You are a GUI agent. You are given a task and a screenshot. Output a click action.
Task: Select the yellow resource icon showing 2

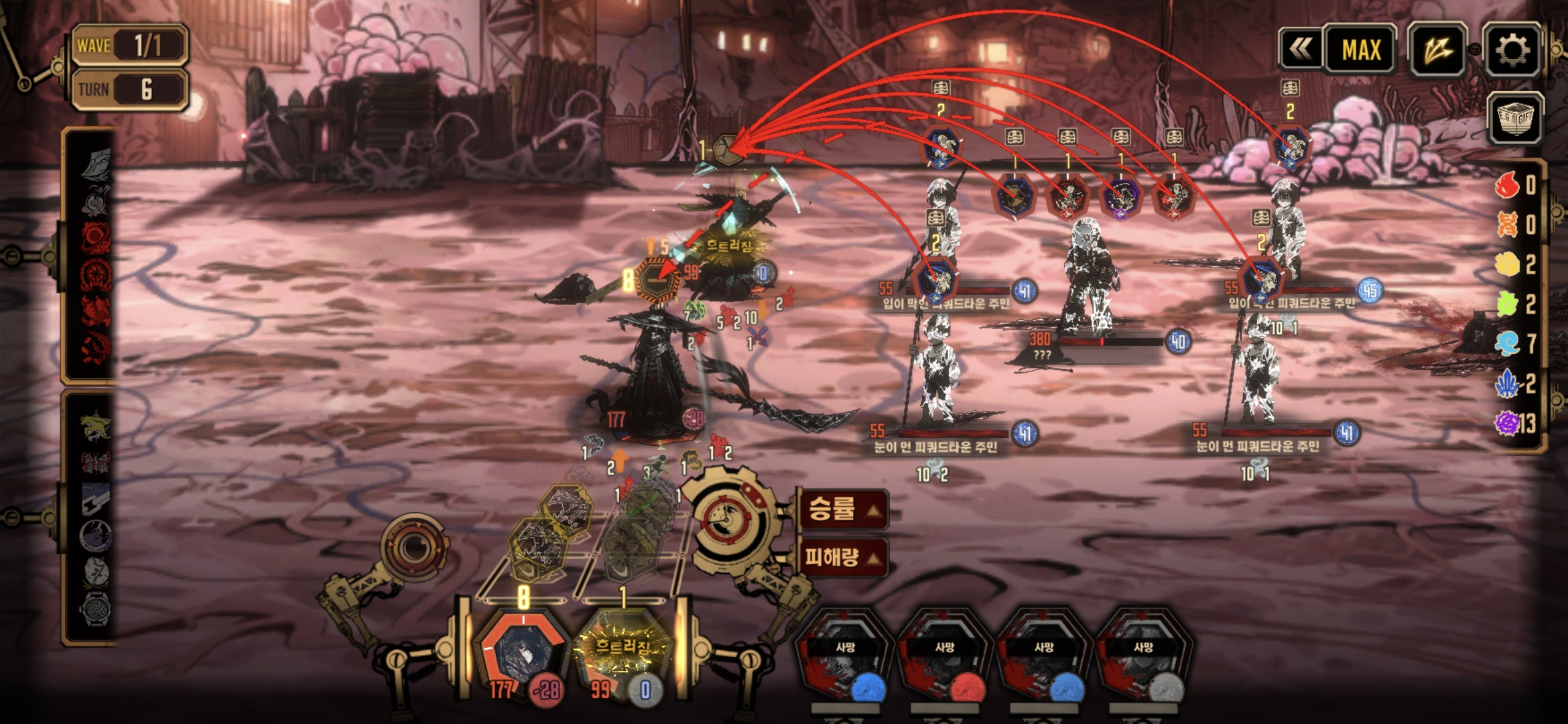click(1508, 264)
